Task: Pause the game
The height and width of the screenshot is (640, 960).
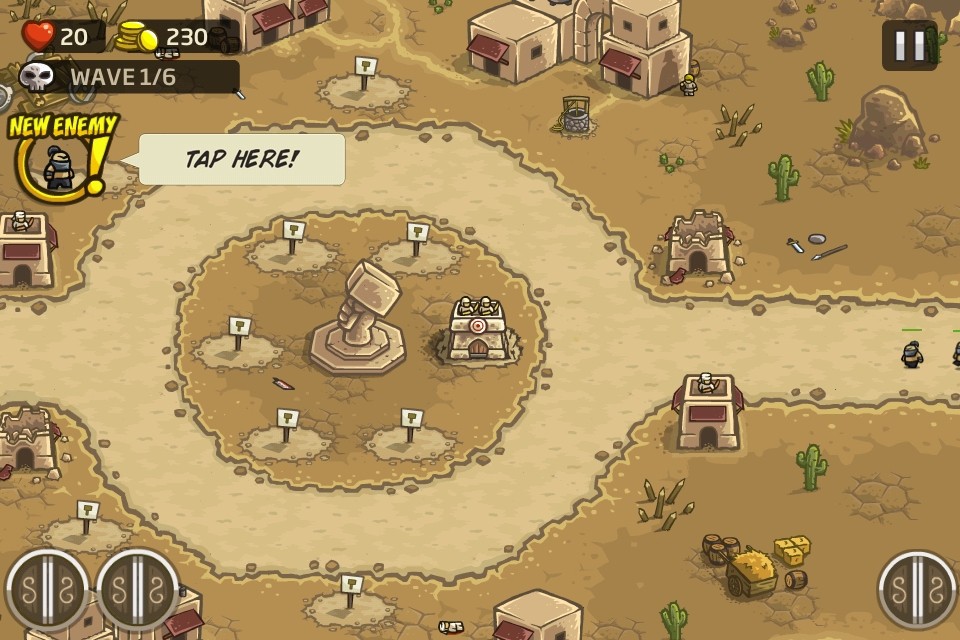Action: tap(909, 45)
